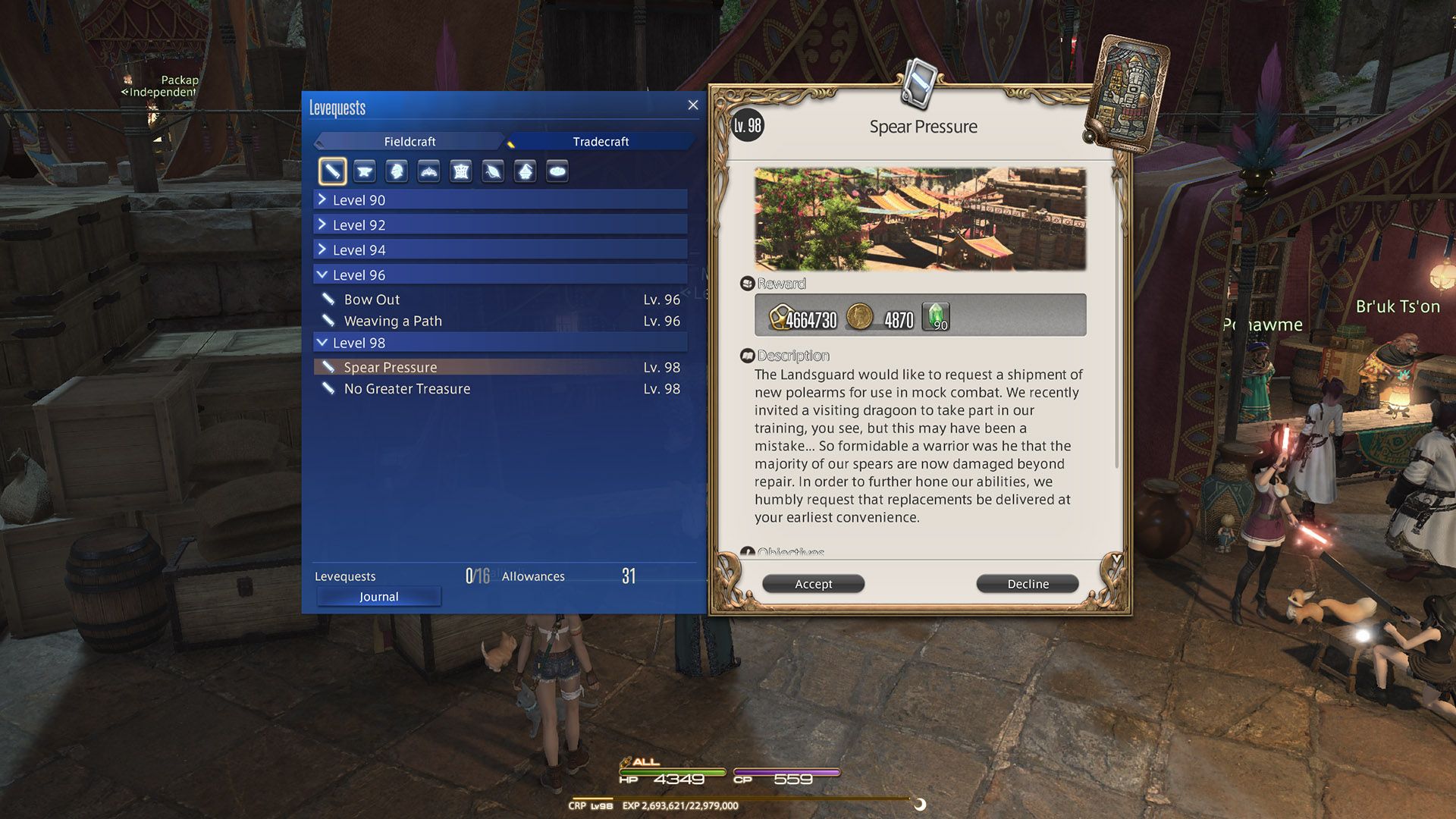Select the Goldsmith class filter icon
The width and height of the screenshot is (1456, 819).
[x=428, y=170]
